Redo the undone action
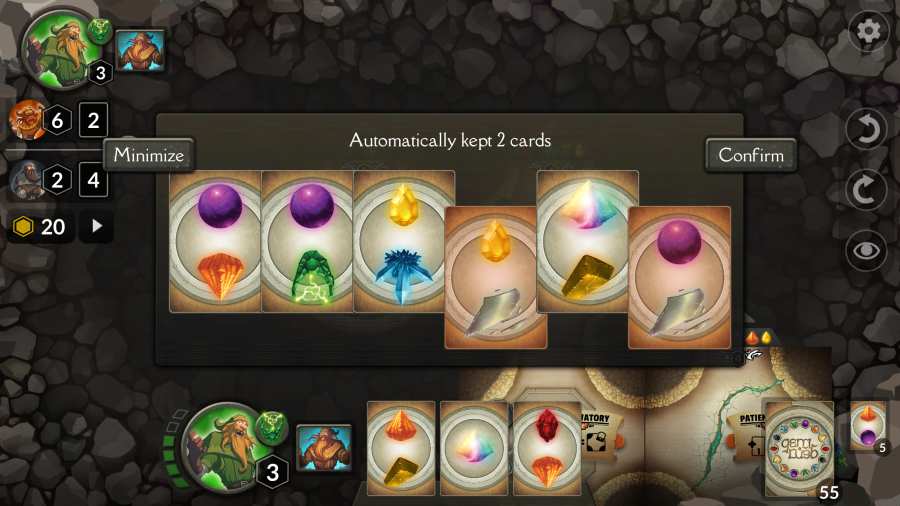Viewport: 900px width, 506px height. 866,190
